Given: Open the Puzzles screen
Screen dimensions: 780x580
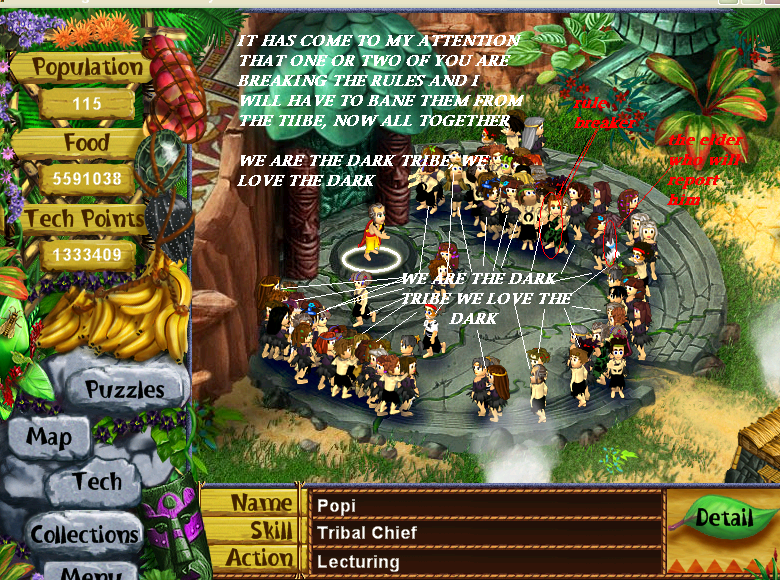Looking at the screenshot, I should click(124, 389).
